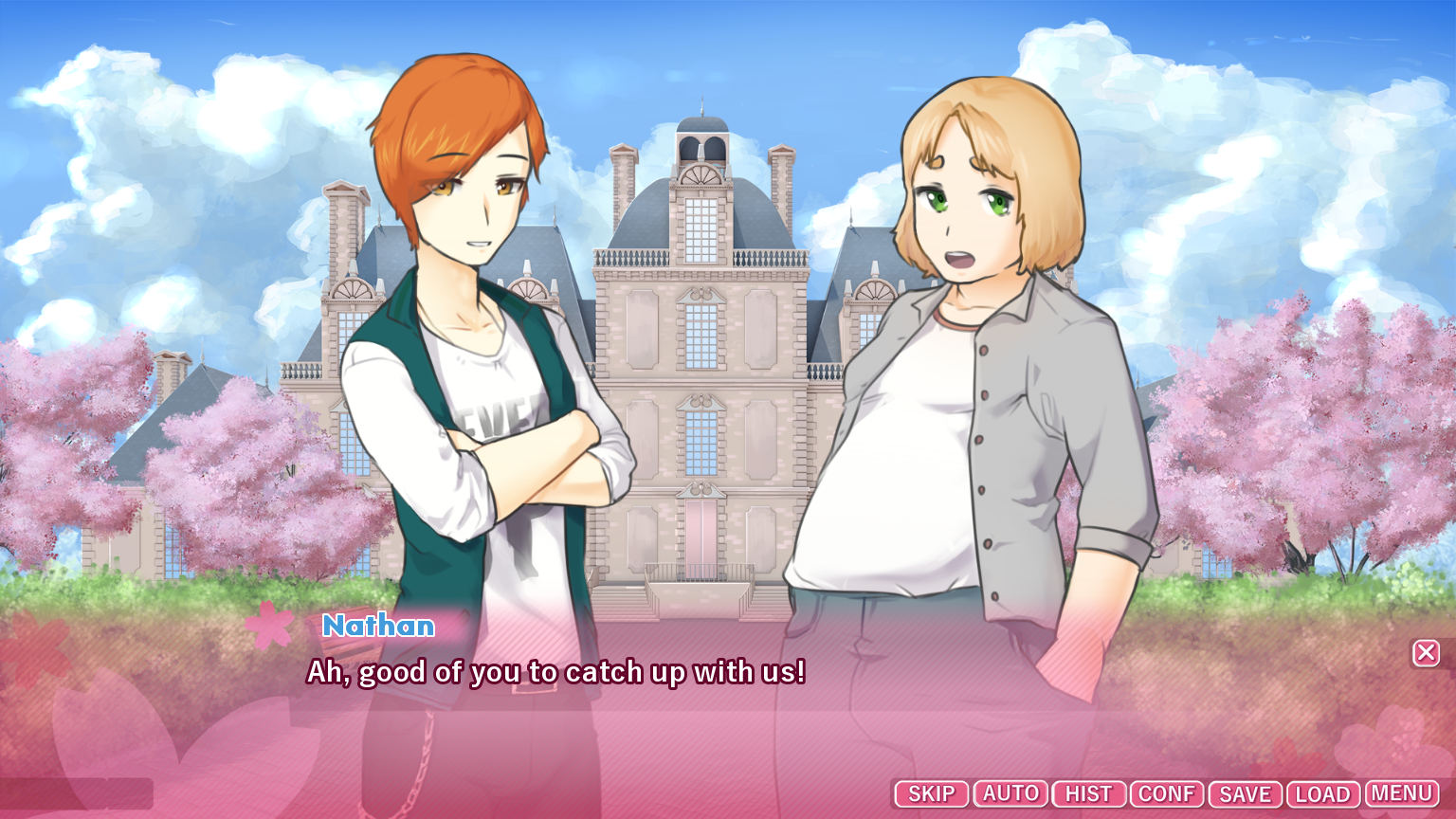Screen dimensions: 1456x819
Task: Open the CONF settings screen
Action: [x=1168, y=793]
